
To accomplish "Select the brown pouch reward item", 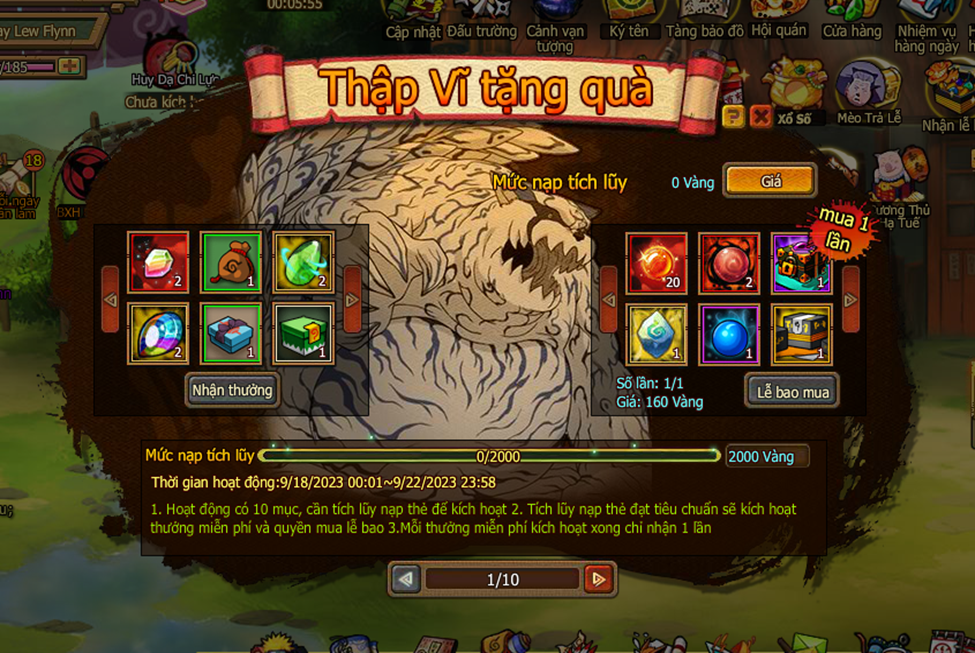I will click(x=231, y=263).
